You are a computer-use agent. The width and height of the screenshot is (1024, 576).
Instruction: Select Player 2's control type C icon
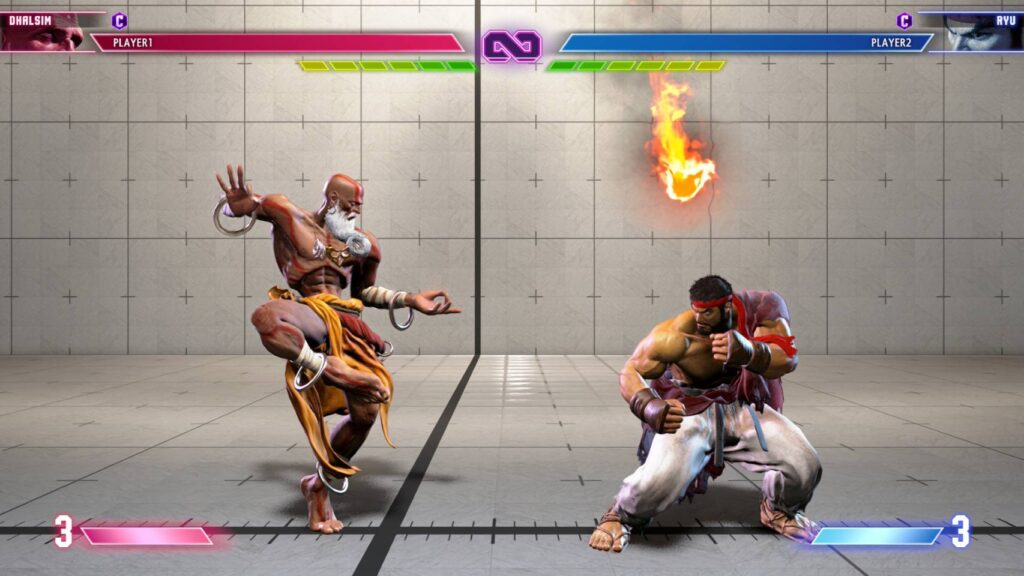(x=904, y=20)
